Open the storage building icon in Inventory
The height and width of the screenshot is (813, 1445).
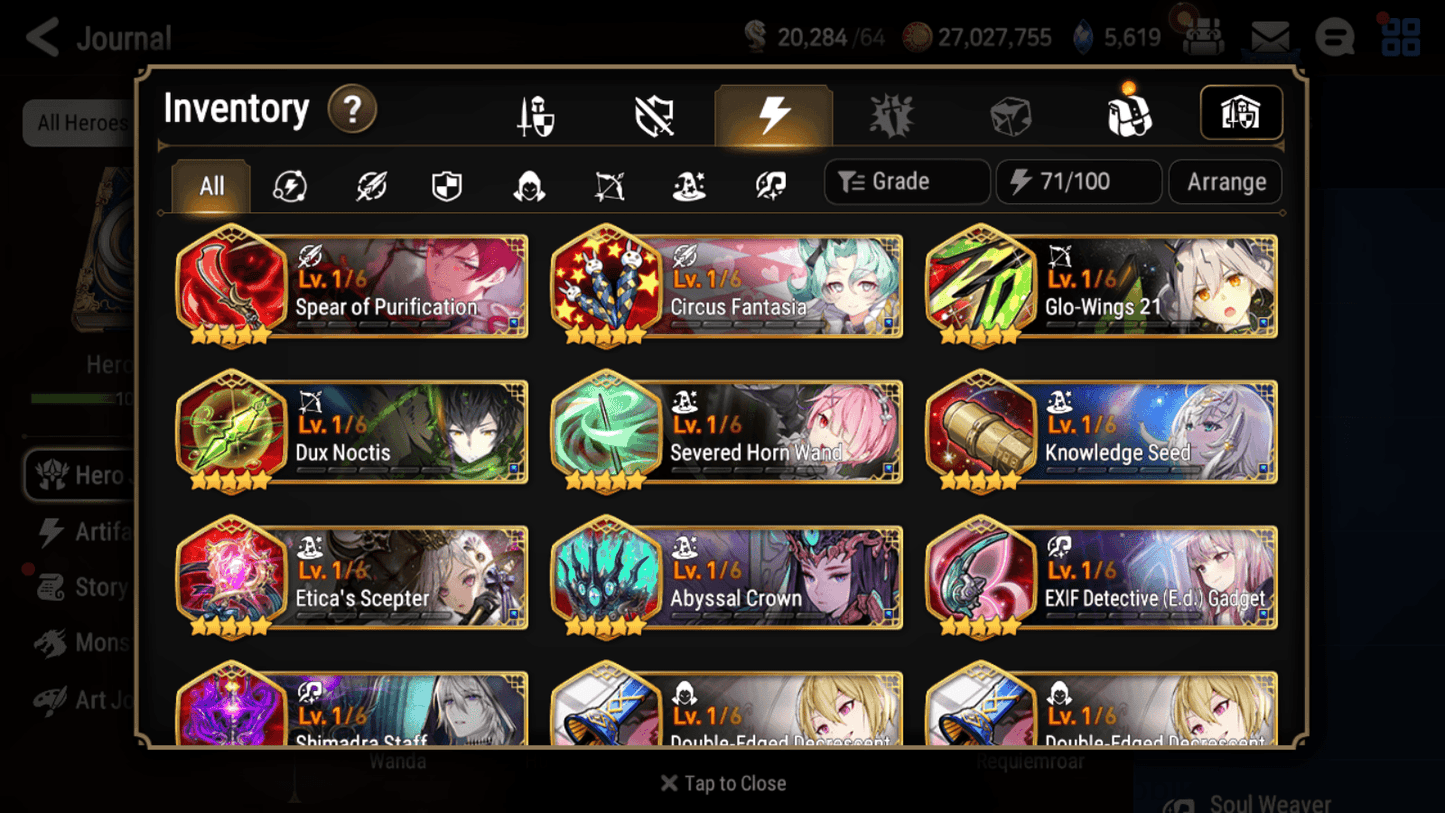(1240, 113)
